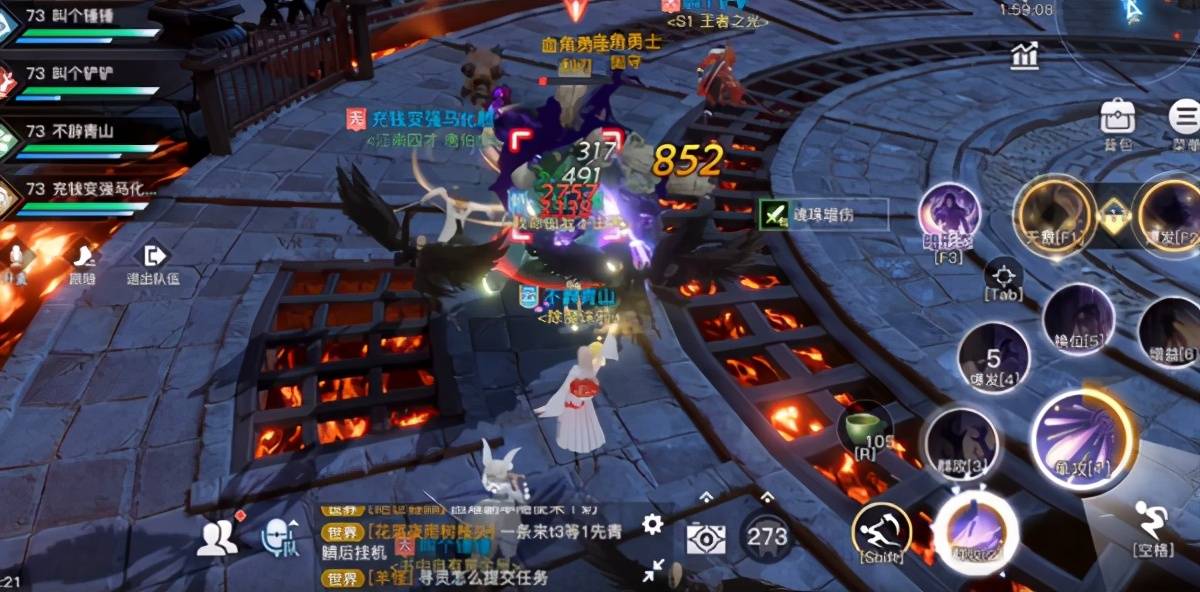Screen dimensions: 1200x592
Task: Open the camera photo mode icon
Action: coord(705,538)
